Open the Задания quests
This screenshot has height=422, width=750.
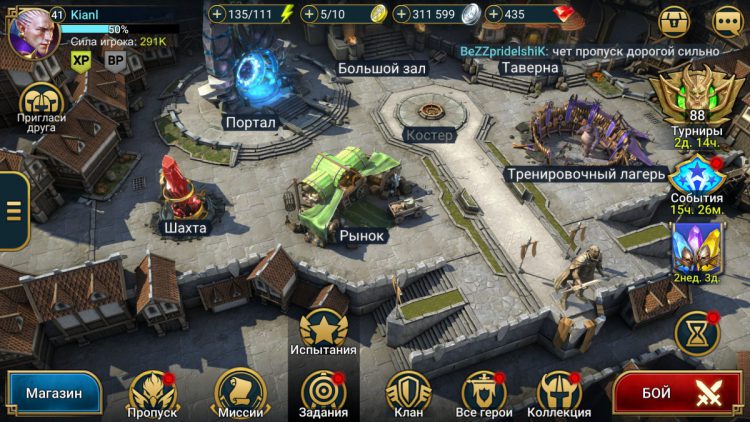pyautogui.click(x=323, y=391)
